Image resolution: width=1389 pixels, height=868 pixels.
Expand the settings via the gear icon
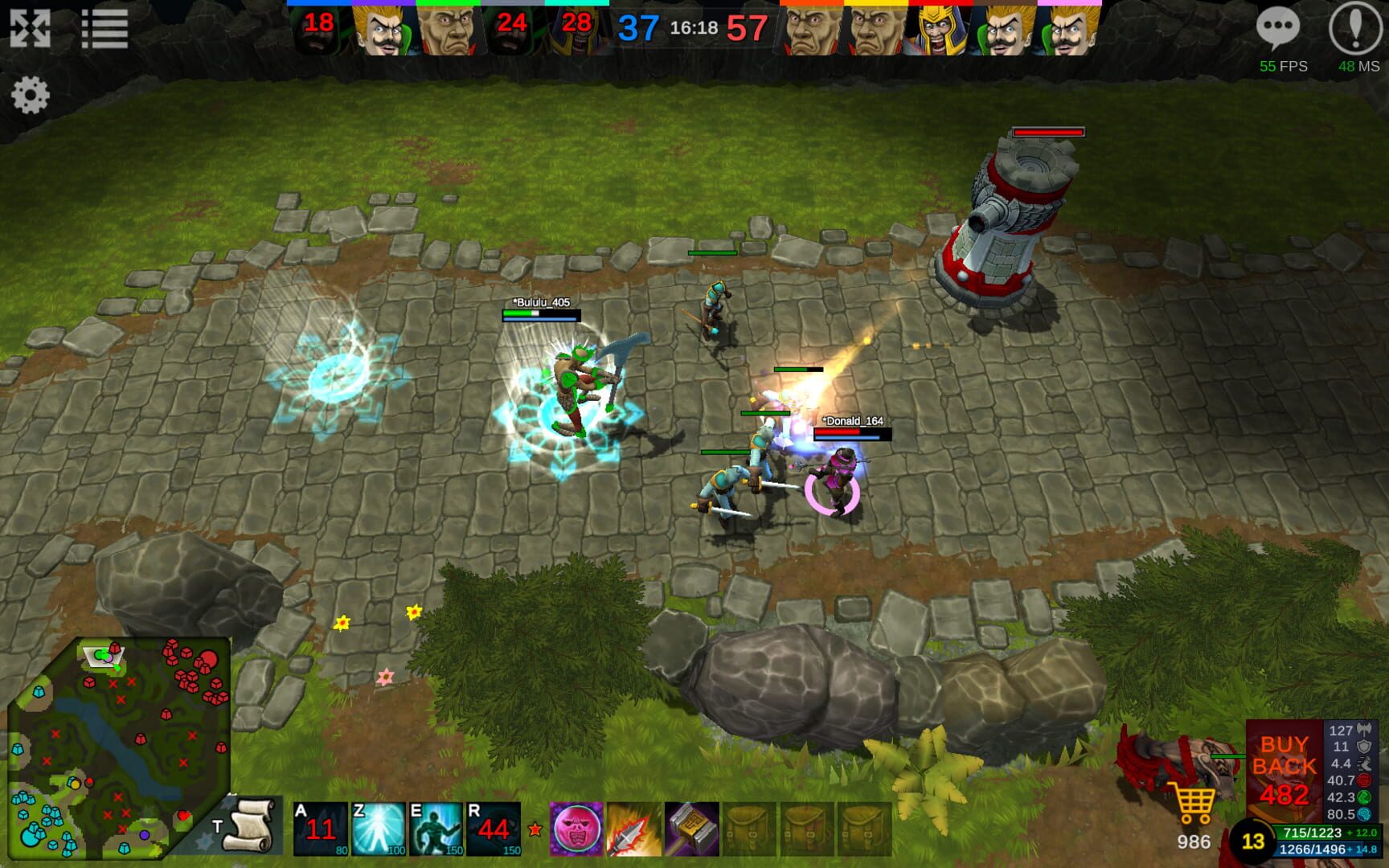[31, 96]
